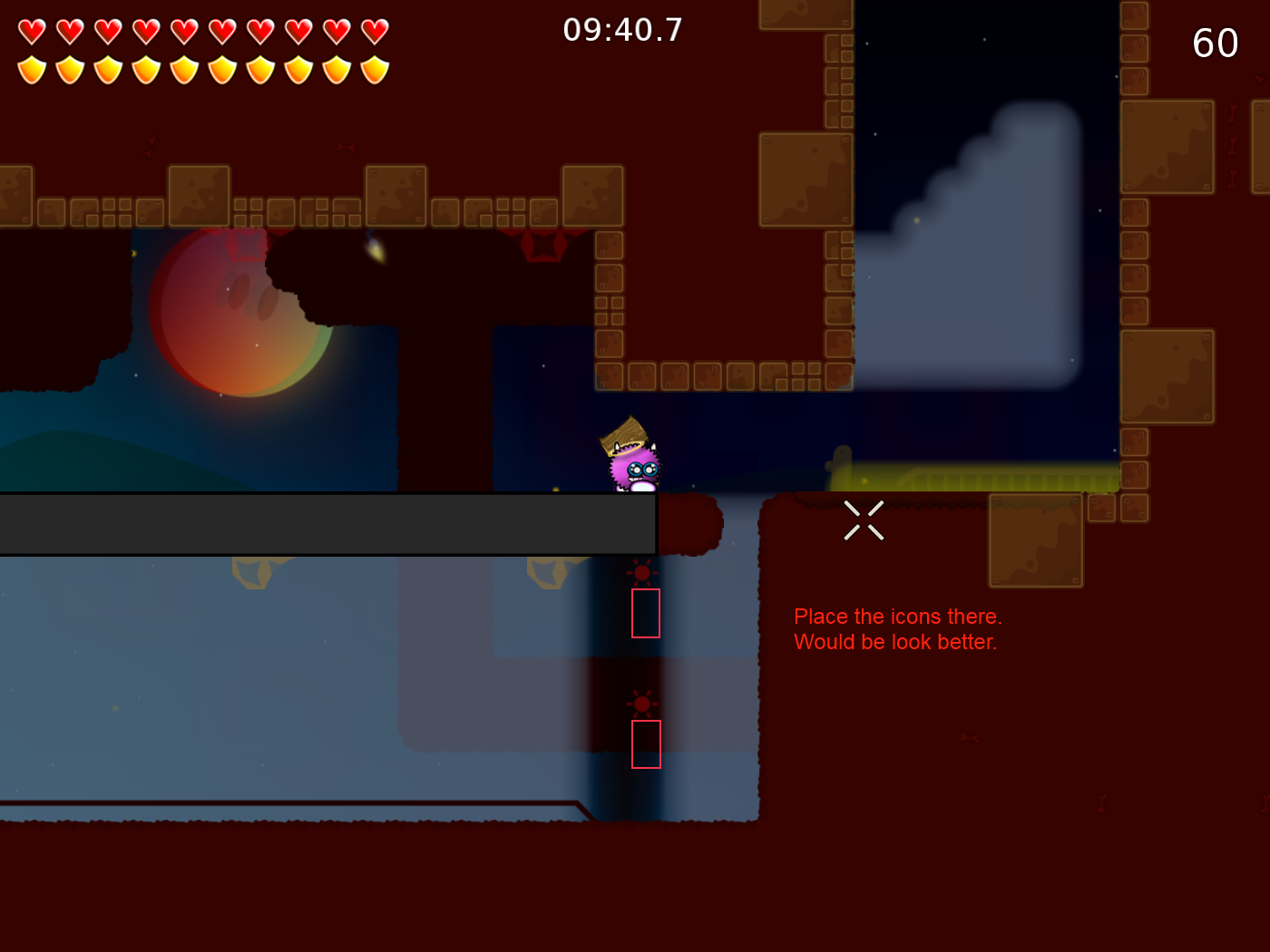Click the red hint text about placing icons
This screenshot has width=1270, height=952.
898,628
